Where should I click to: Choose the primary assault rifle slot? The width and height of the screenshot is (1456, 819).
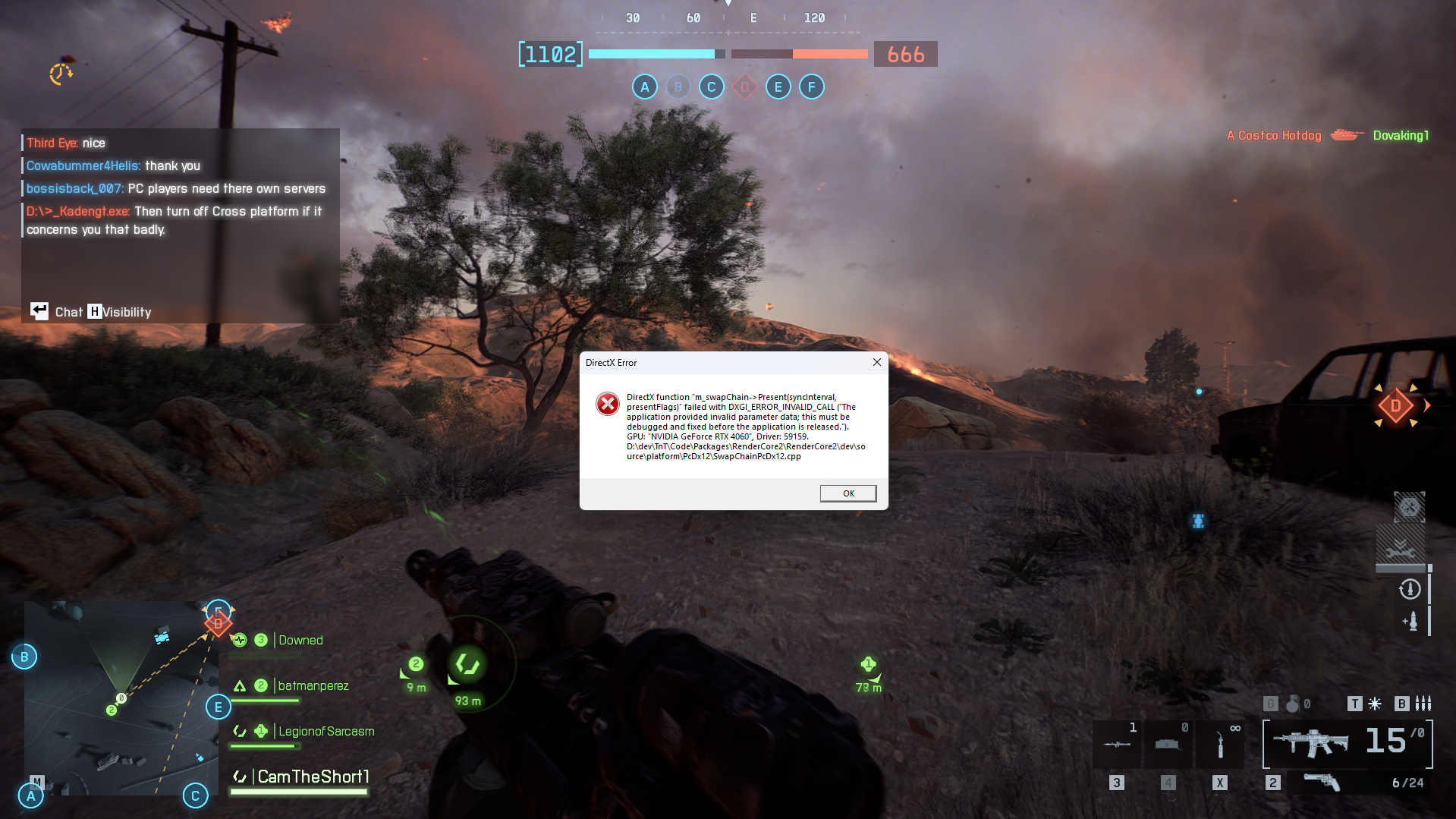[1311, 742]
